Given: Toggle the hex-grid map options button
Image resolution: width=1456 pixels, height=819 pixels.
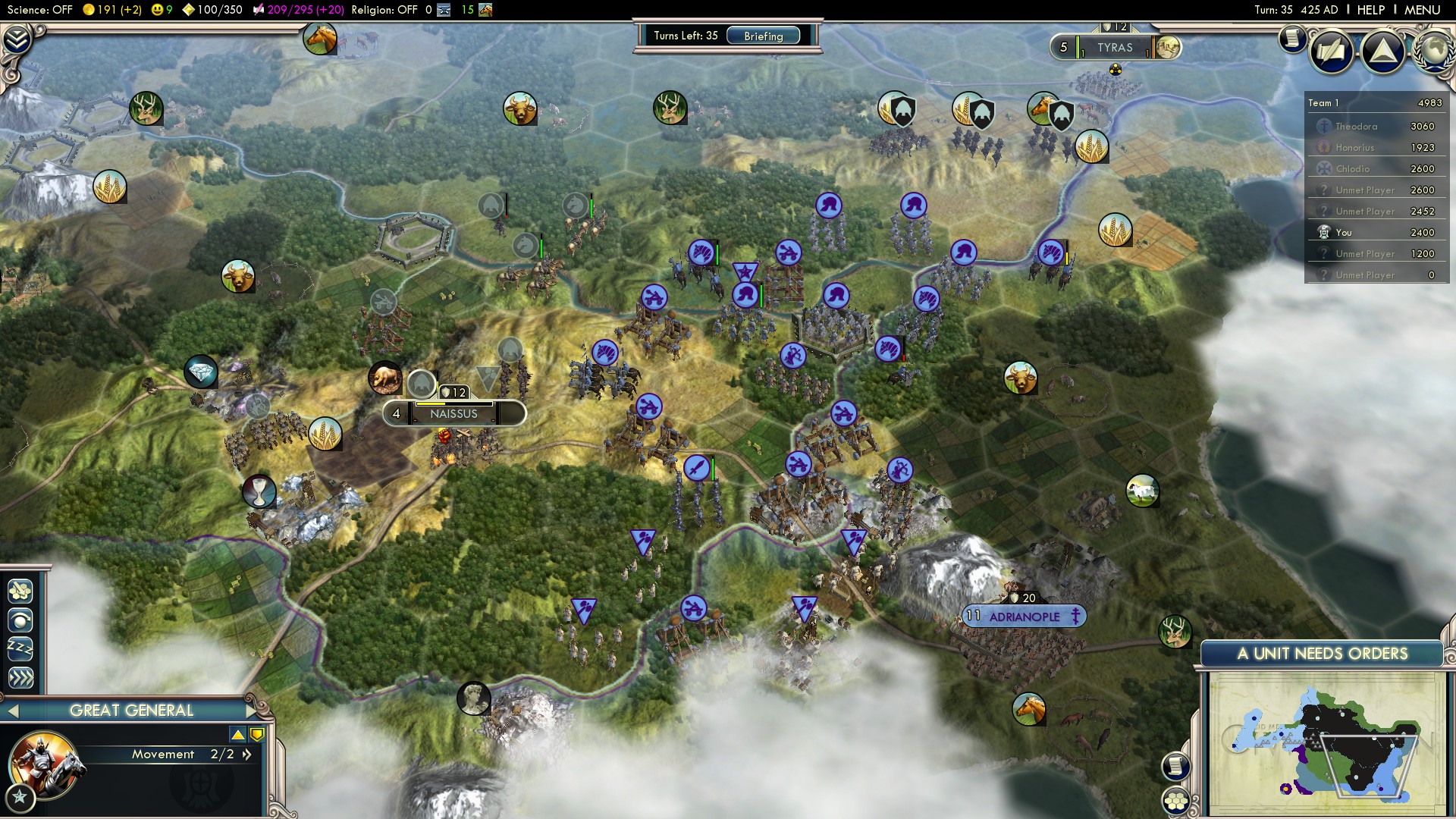Looking at the screenshot, I should click(x=1176, y=800).
